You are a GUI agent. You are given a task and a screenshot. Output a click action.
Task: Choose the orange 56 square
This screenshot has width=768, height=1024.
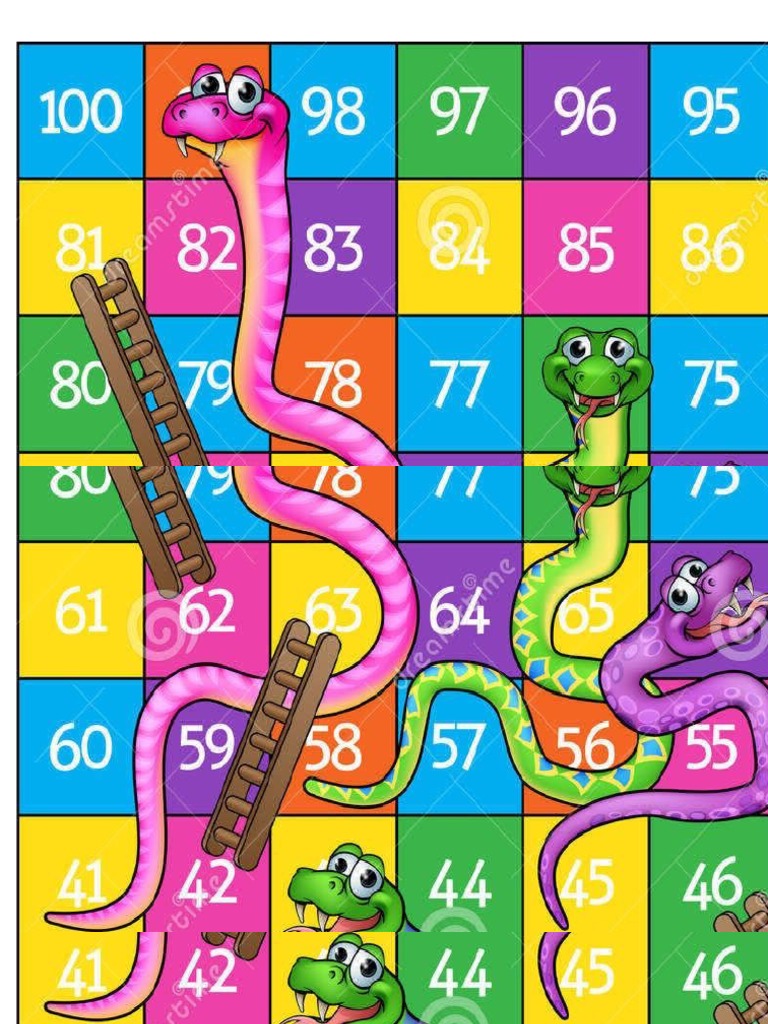(x=586, y=745)
